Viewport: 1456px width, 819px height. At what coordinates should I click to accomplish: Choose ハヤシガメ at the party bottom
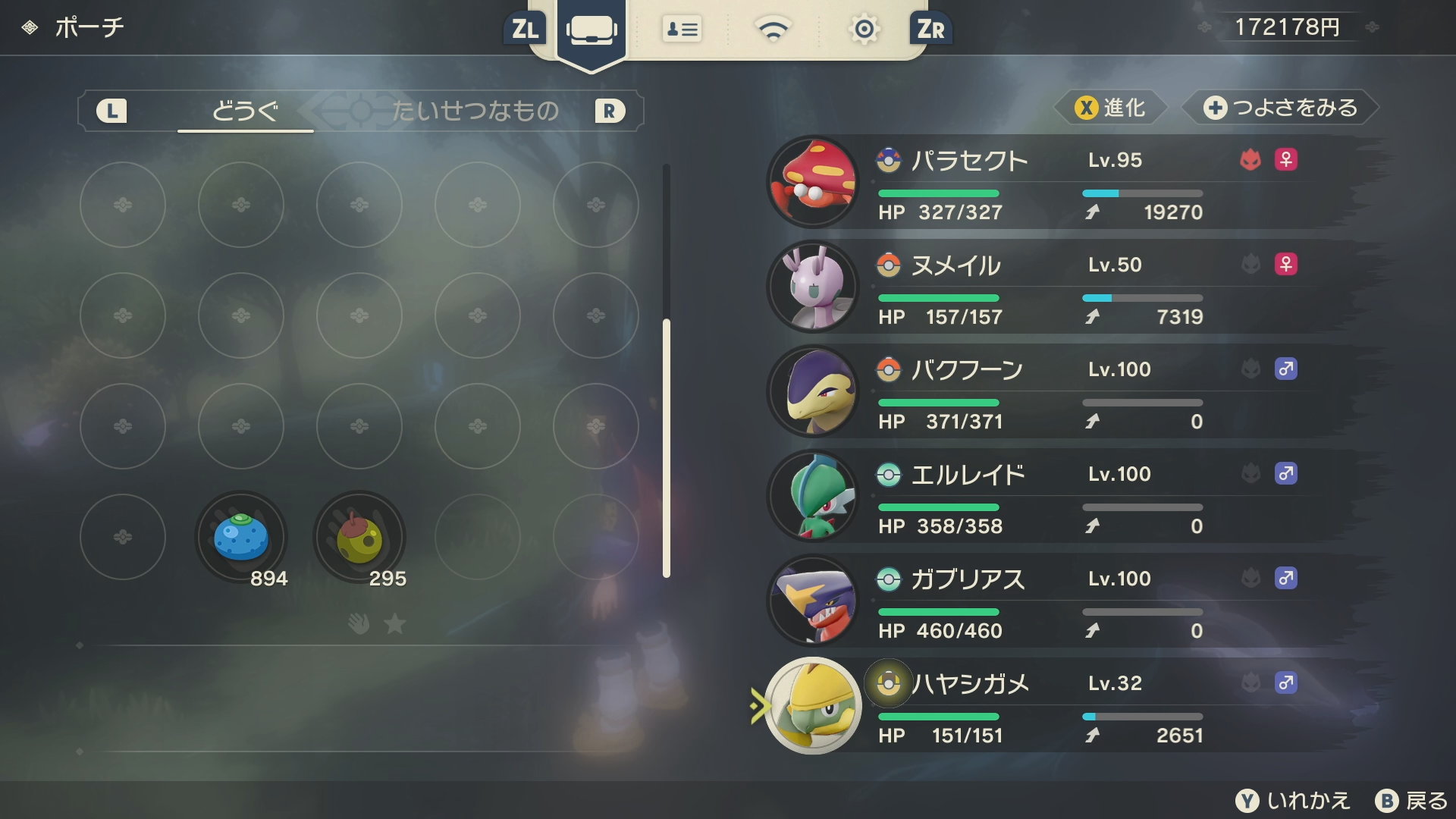pos(1062,705)
